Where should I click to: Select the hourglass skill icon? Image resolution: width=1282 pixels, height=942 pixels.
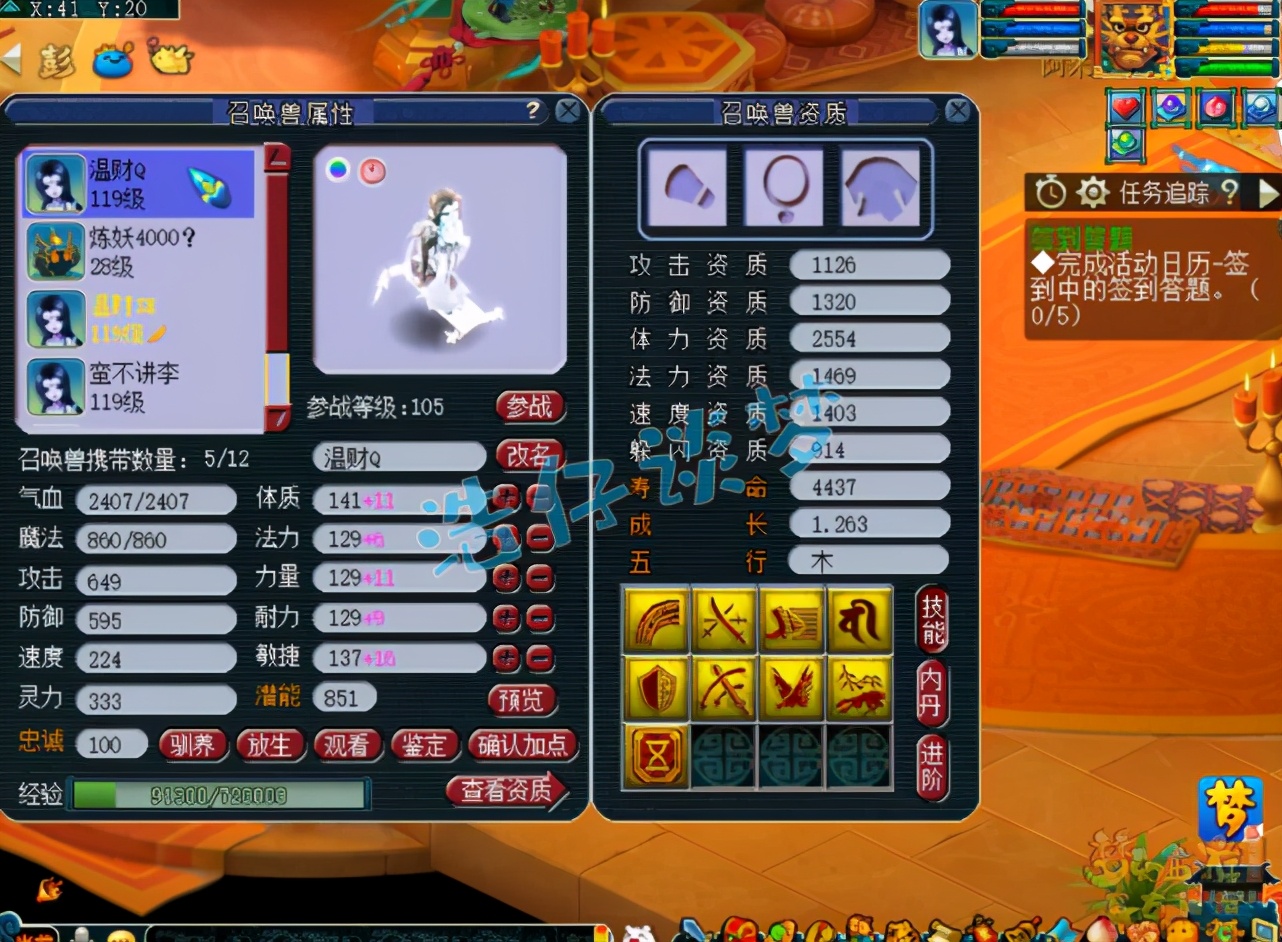click(656, 757)
